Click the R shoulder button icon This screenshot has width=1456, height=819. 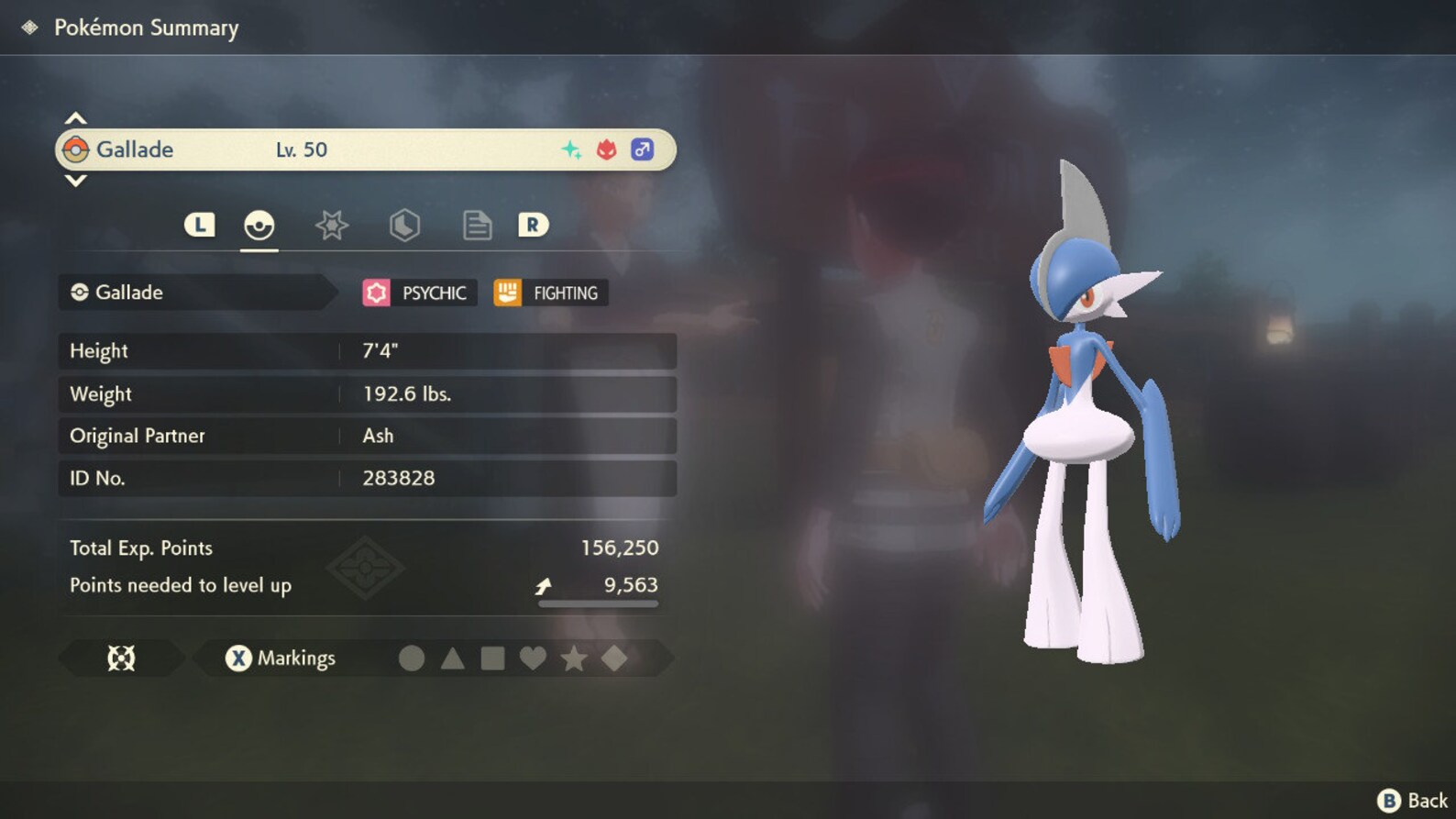click(533, 223)
